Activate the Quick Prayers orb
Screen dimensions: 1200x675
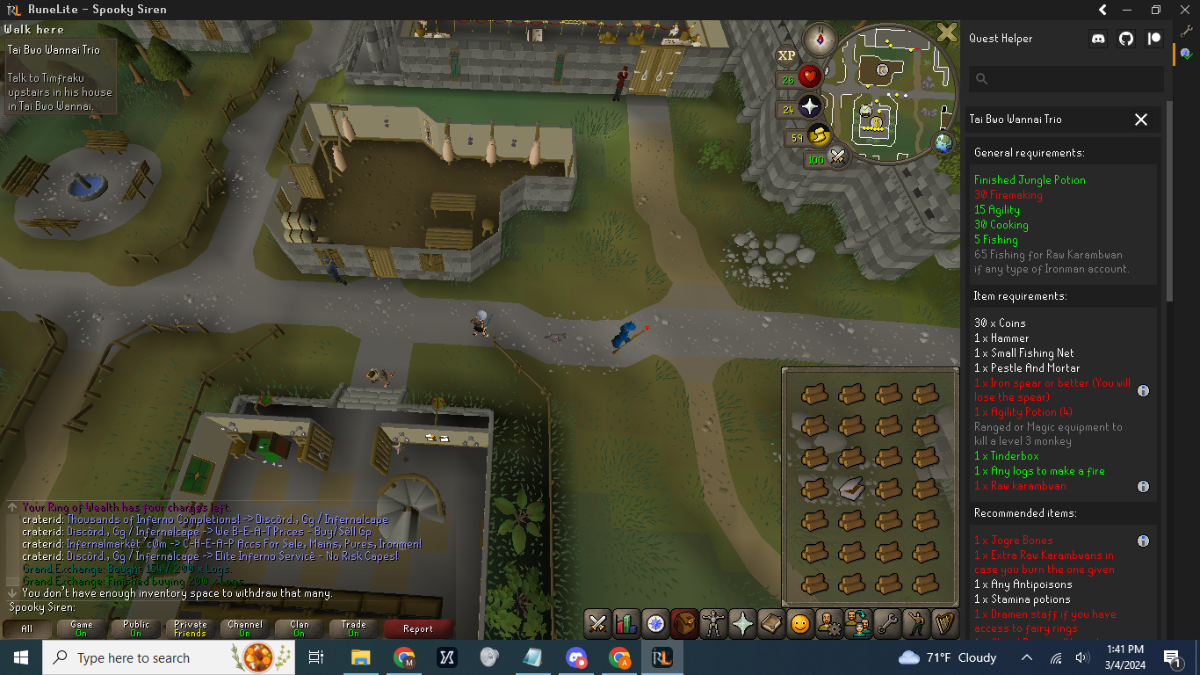[809, 107]
